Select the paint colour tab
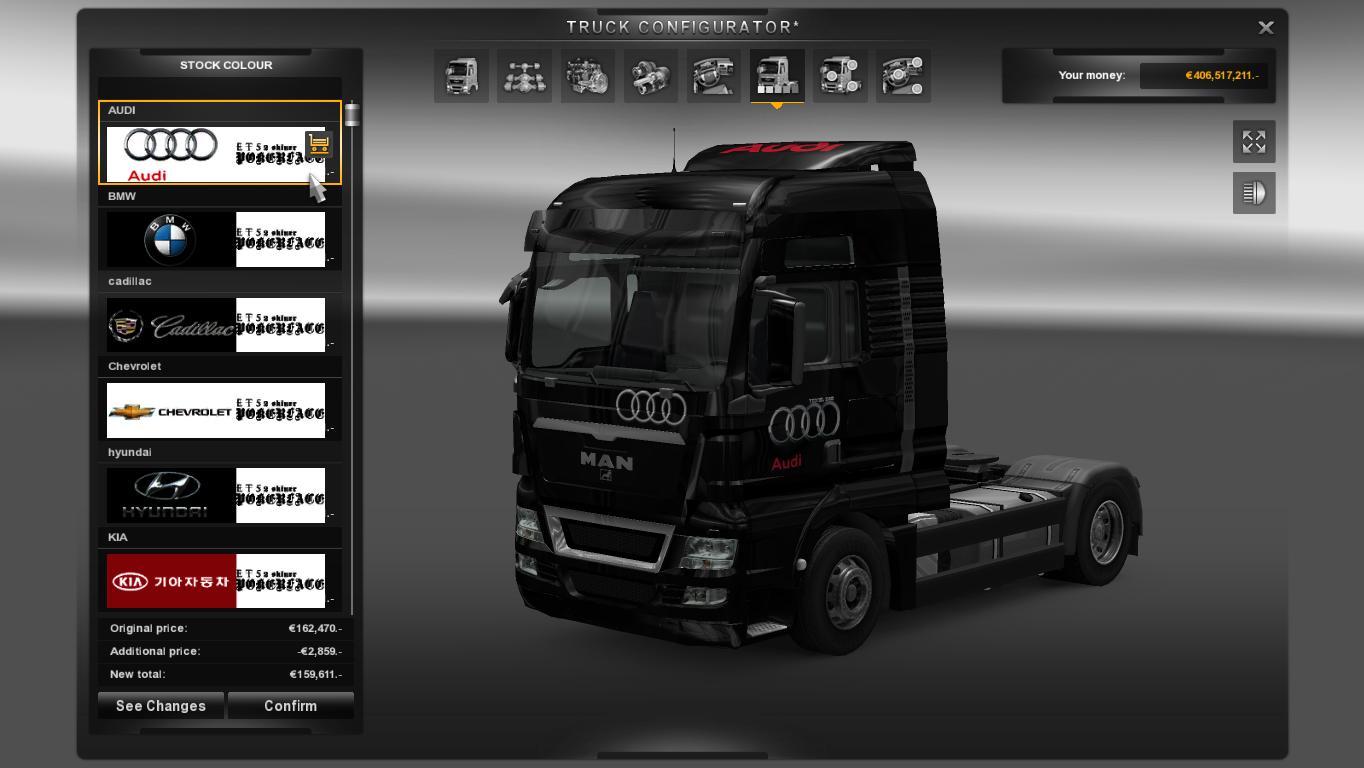 pos(777,76)
